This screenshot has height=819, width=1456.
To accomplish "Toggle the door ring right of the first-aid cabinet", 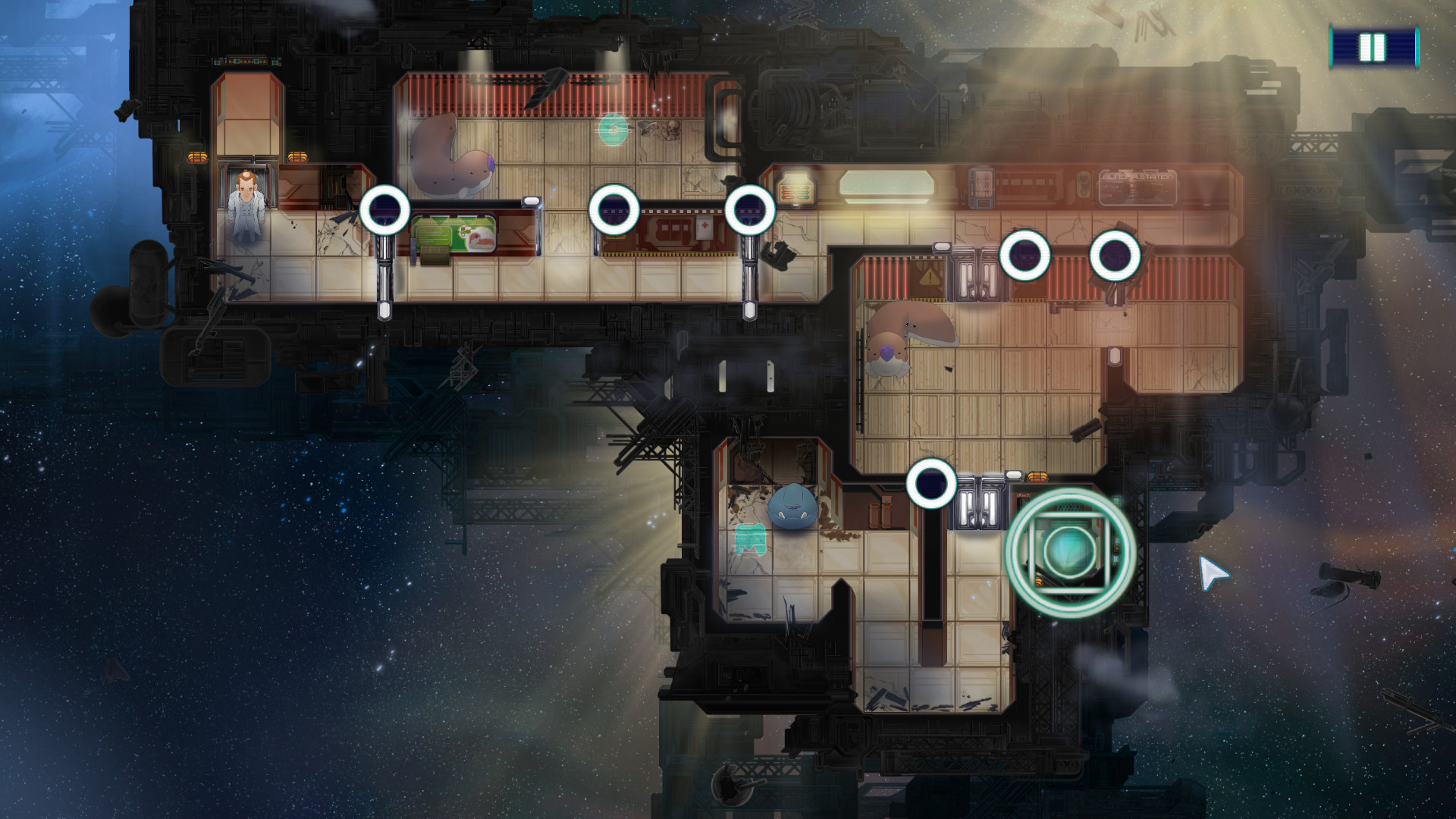I will coord(749,210).
